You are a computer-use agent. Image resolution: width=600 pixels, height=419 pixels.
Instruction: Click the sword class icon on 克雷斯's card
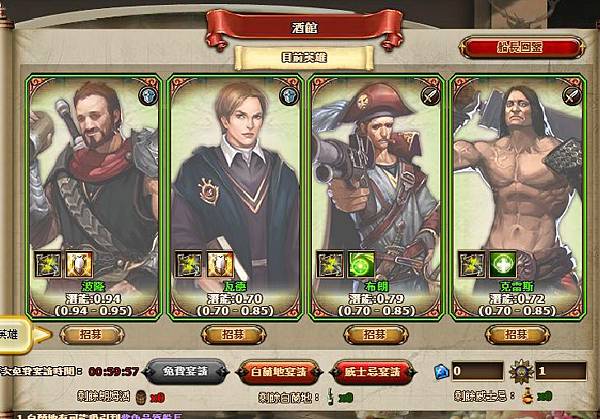pyautogui.click(x=571, y=96)
